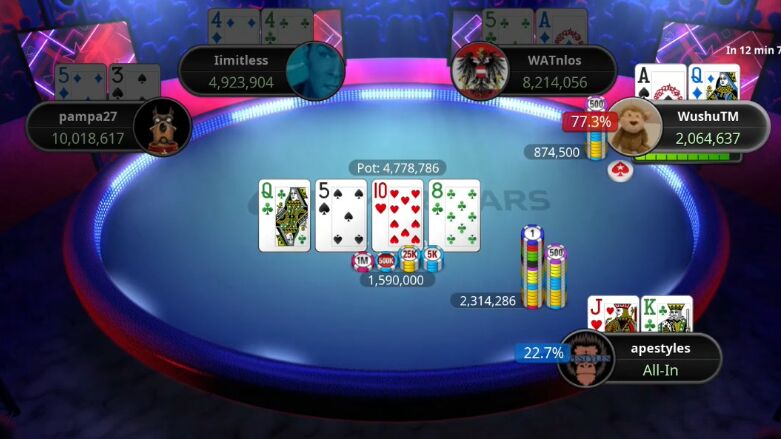Open Iimitless's teal avatar picture

point(315,70)
